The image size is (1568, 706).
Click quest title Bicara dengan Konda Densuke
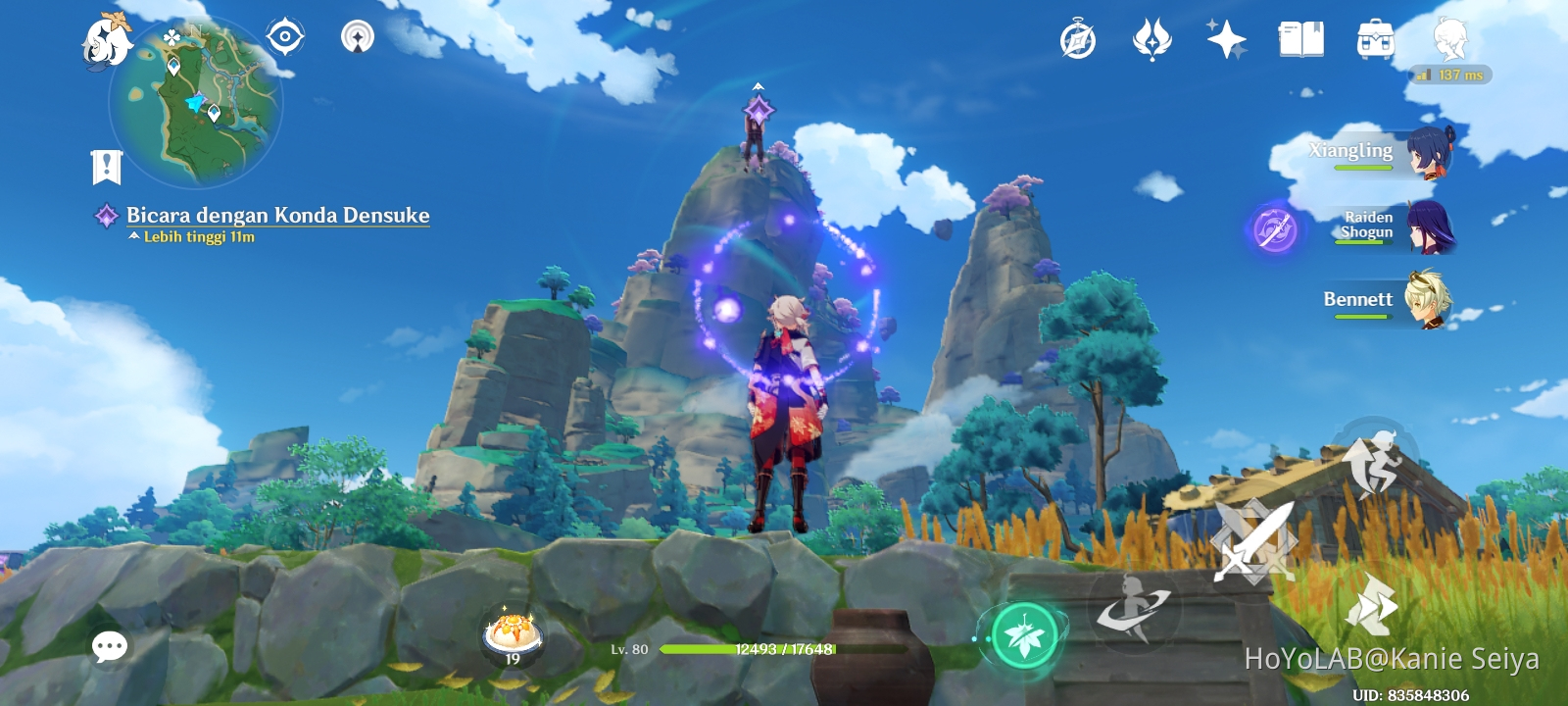tap(277, 216)
